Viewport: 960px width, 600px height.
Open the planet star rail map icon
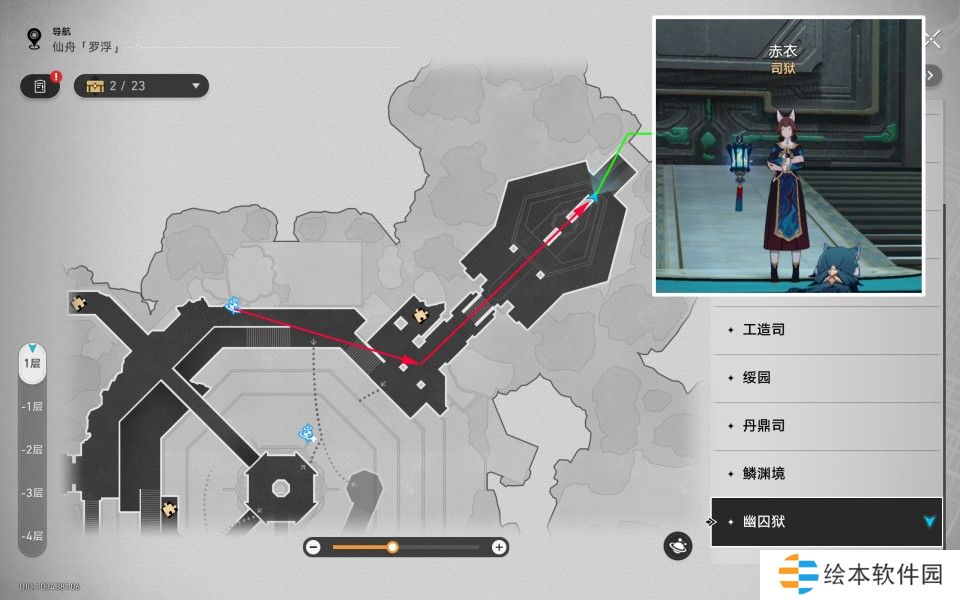(x=678, y=546)
